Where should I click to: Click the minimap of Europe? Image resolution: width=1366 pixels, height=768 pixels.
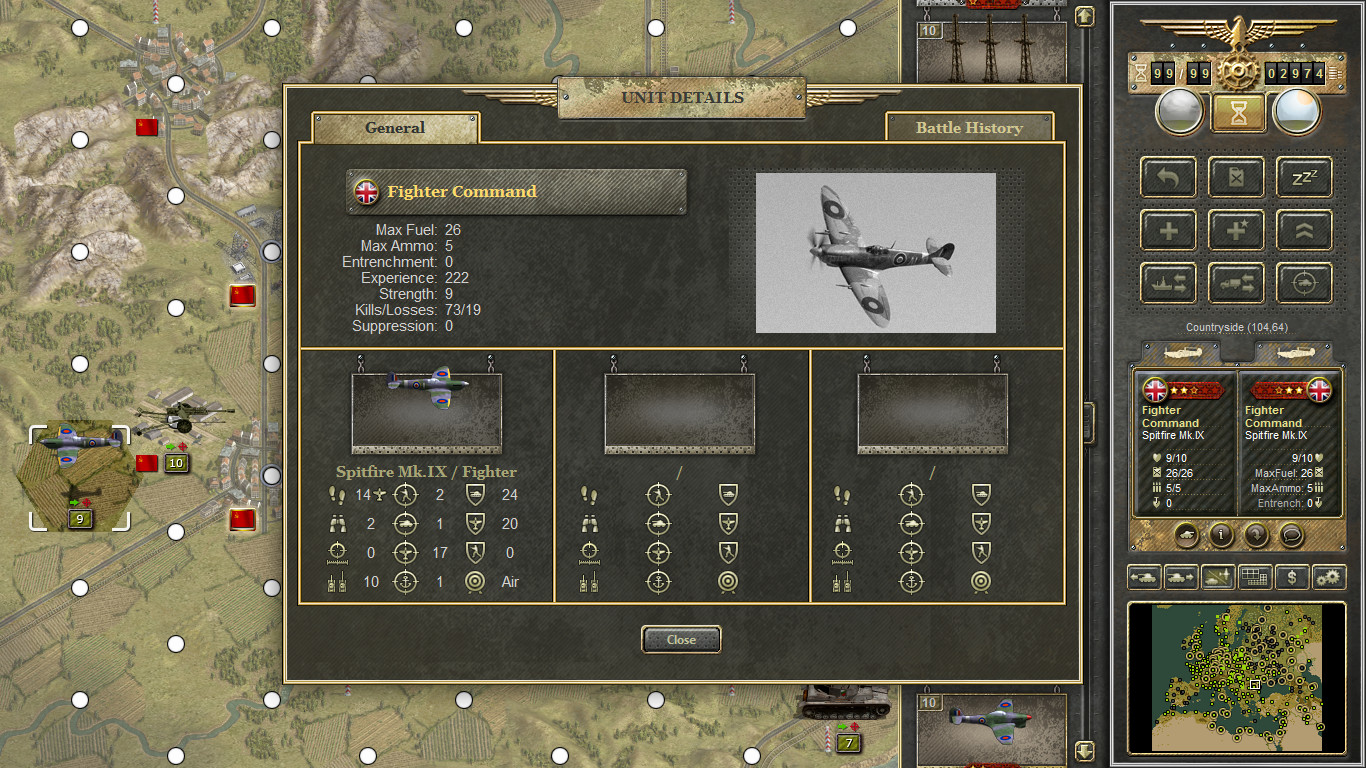pyautogui.click(x=1237, y=677)
